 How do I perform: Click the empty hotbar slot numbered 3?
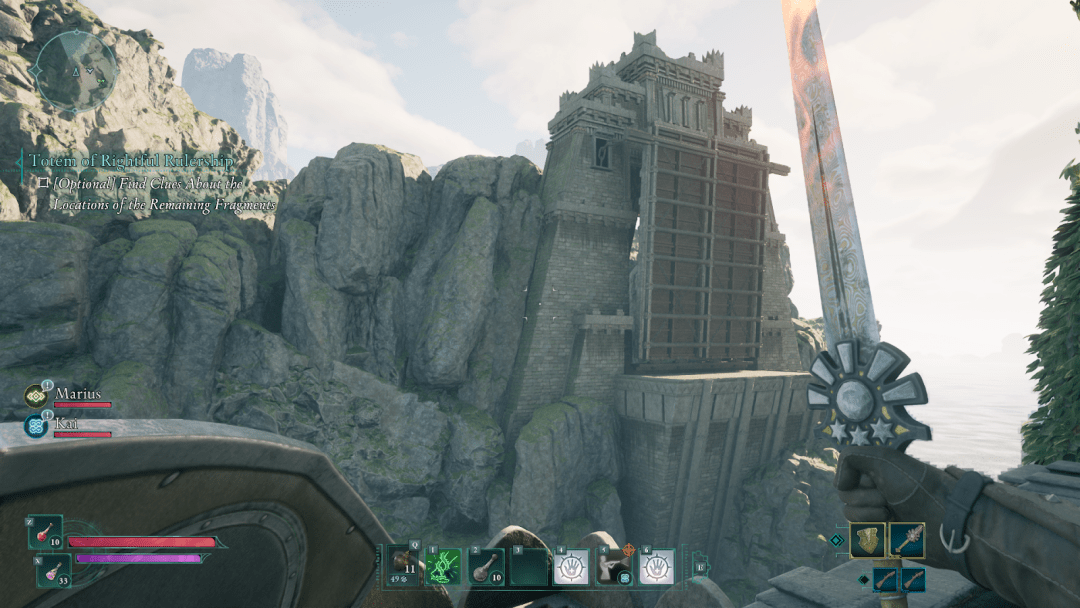tap(529, 567)
